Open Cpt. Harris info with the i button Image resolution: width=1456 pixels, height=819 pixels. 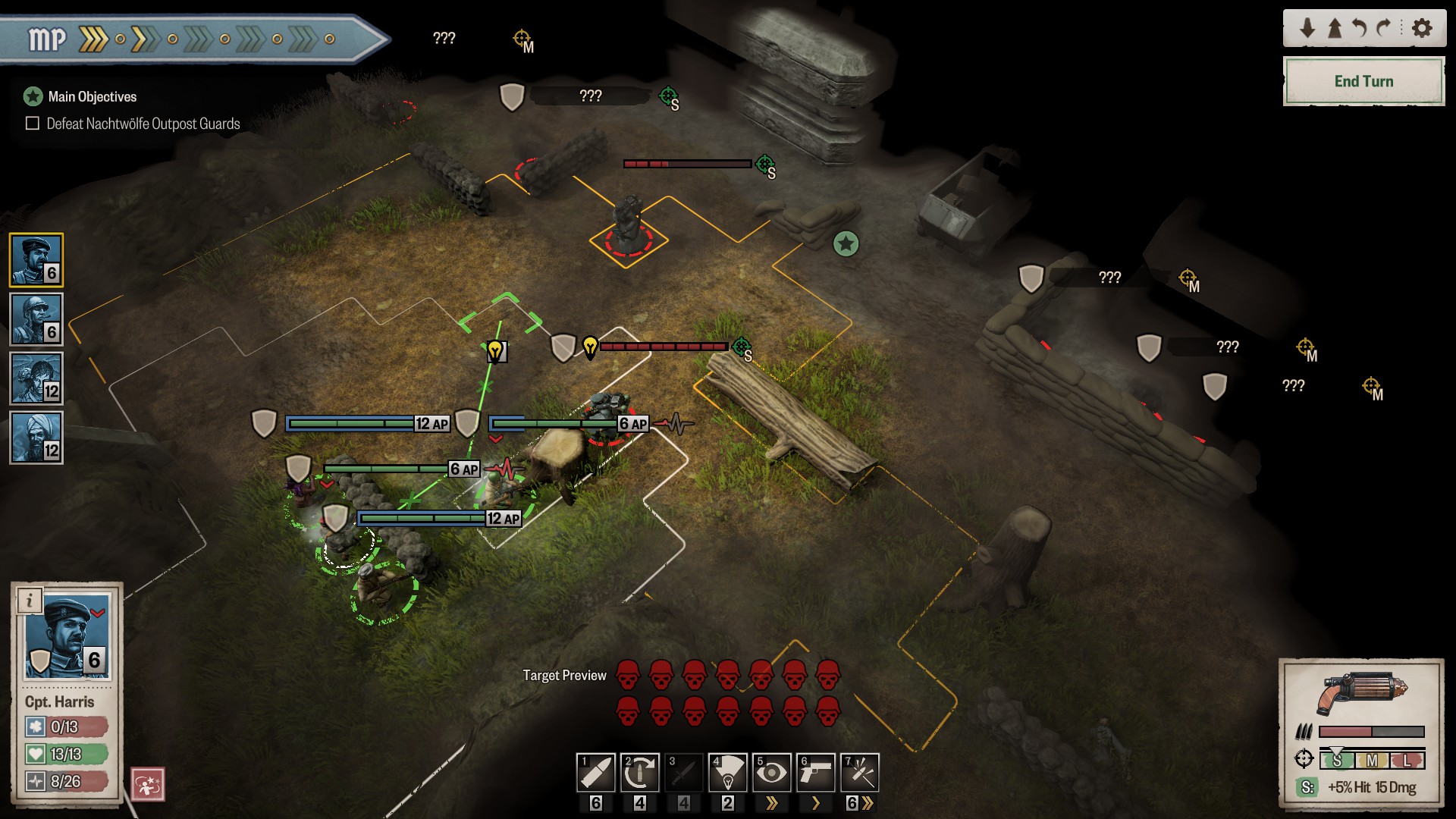coord(30,601)
